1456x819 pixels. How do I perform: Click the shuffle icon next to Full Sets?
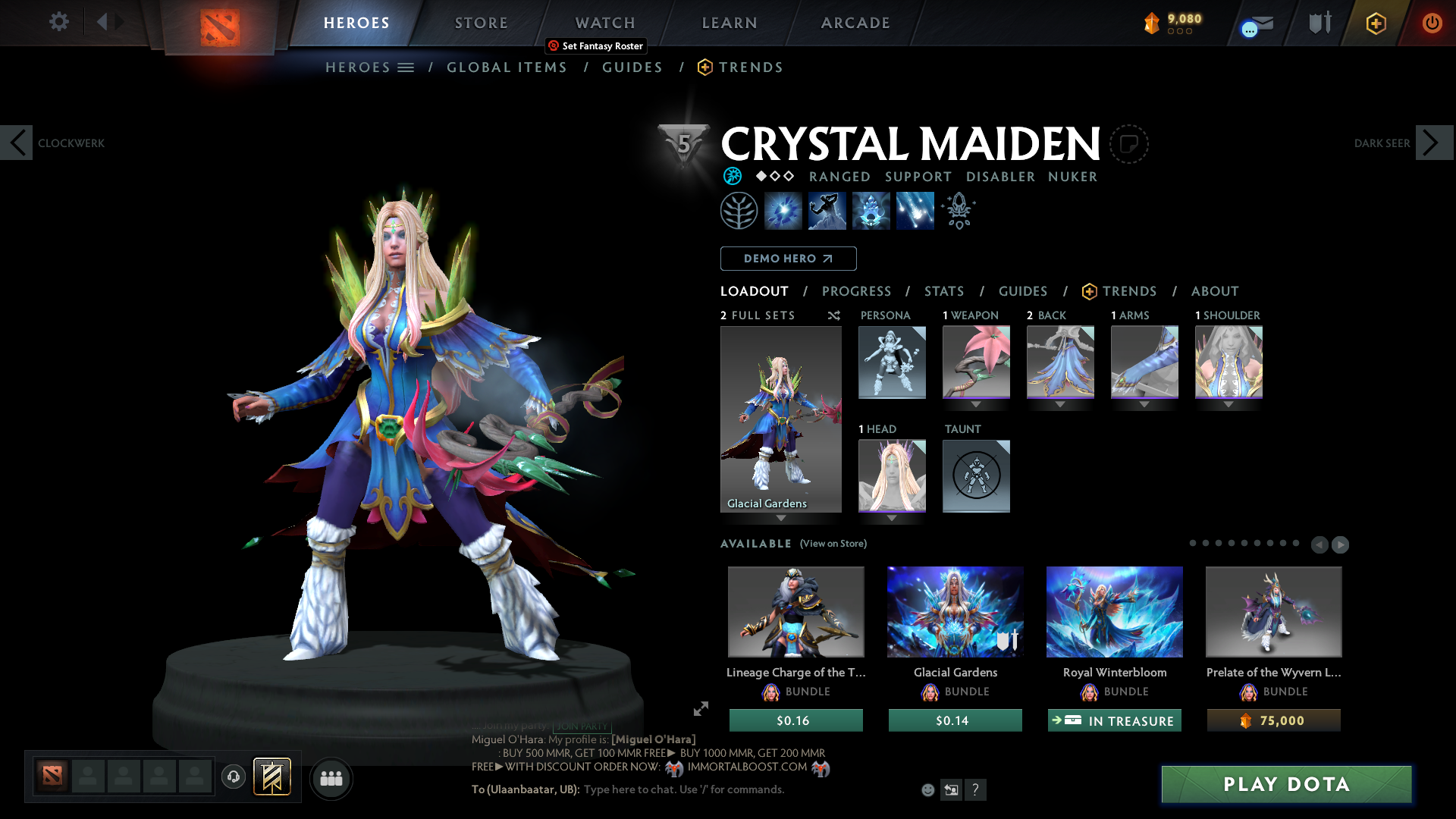(x=833, y=315)
